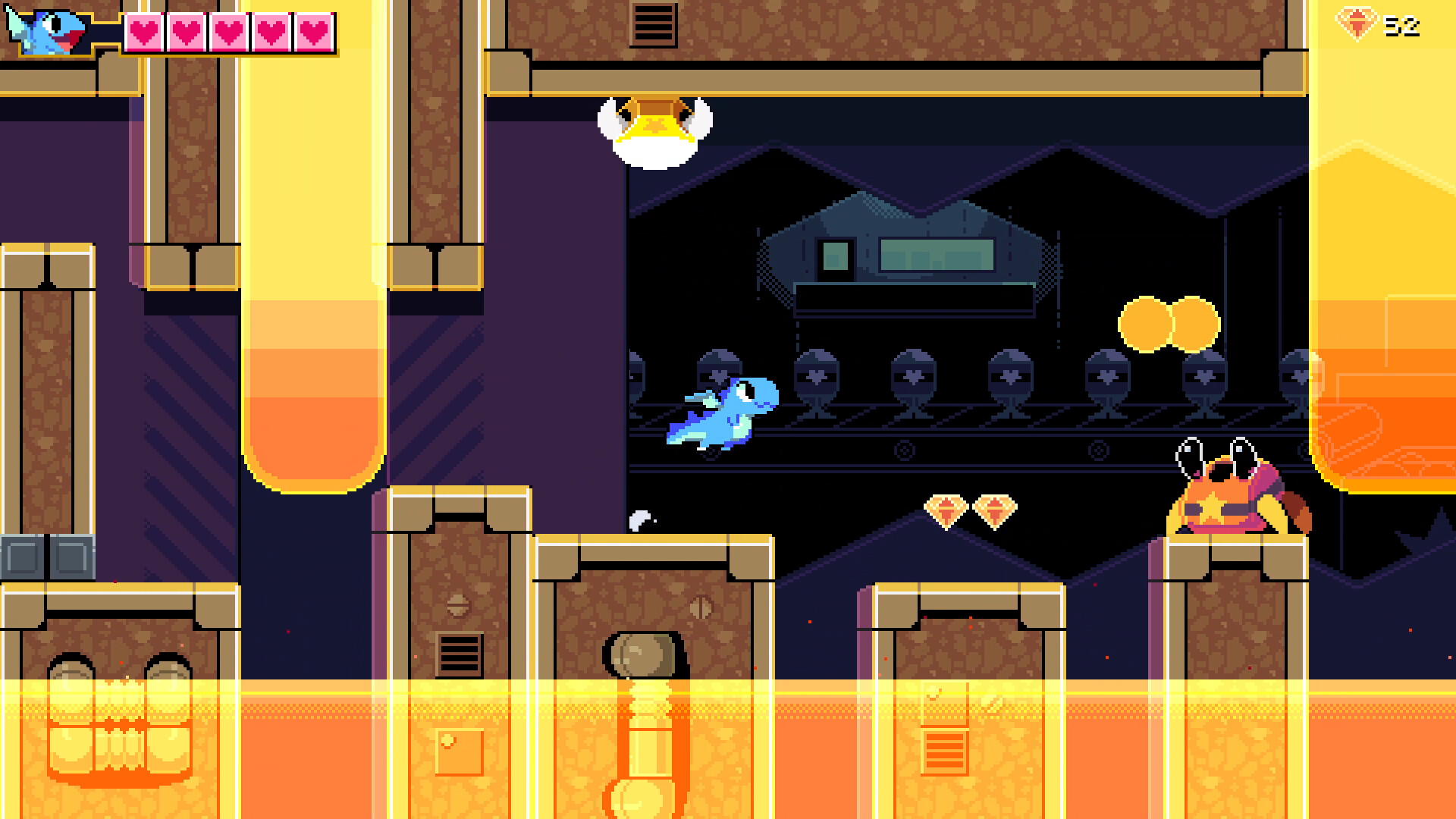
Task: Select the blue dragon player character
Action: click(719, 413)
